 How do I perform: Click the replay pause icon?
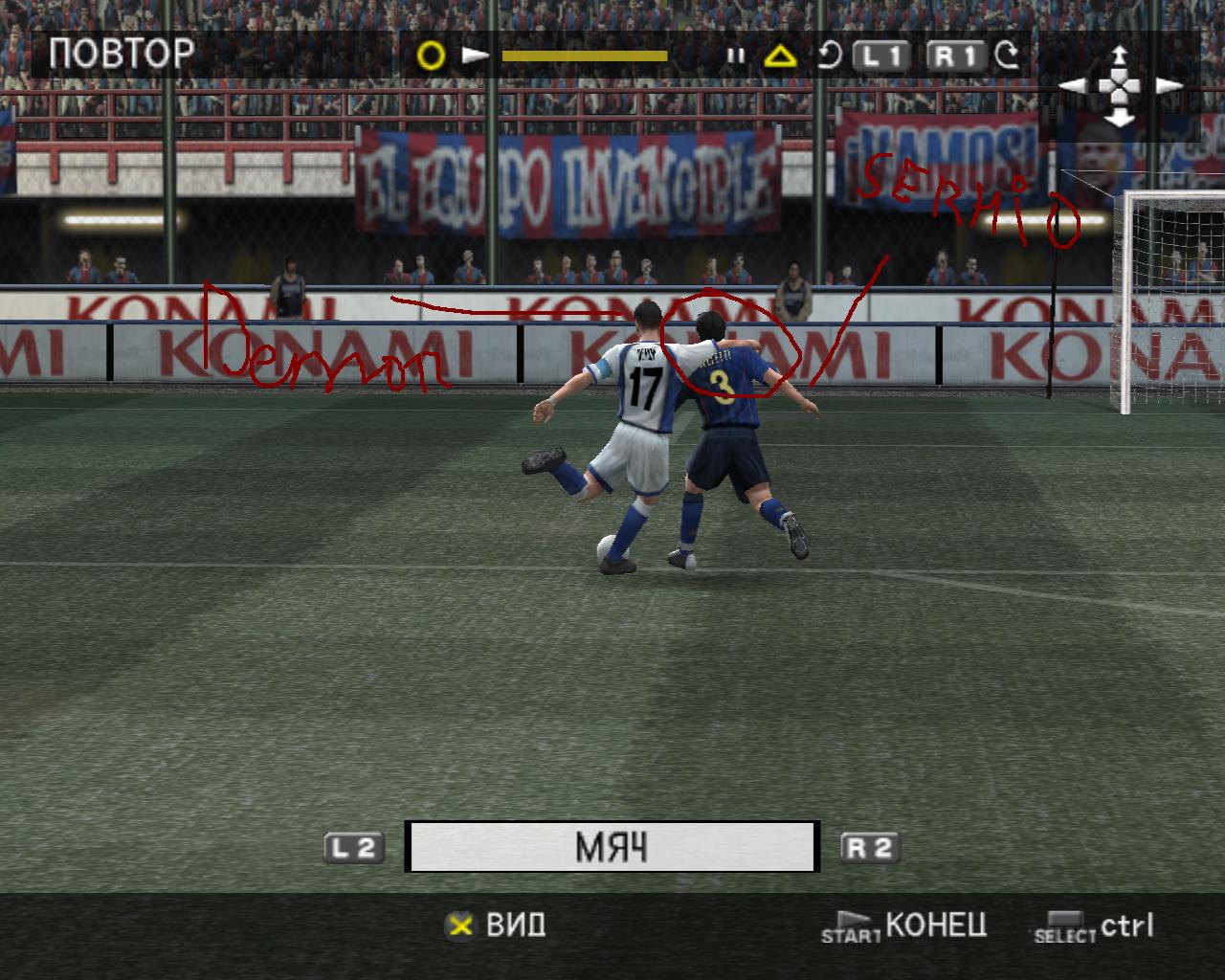735,56
